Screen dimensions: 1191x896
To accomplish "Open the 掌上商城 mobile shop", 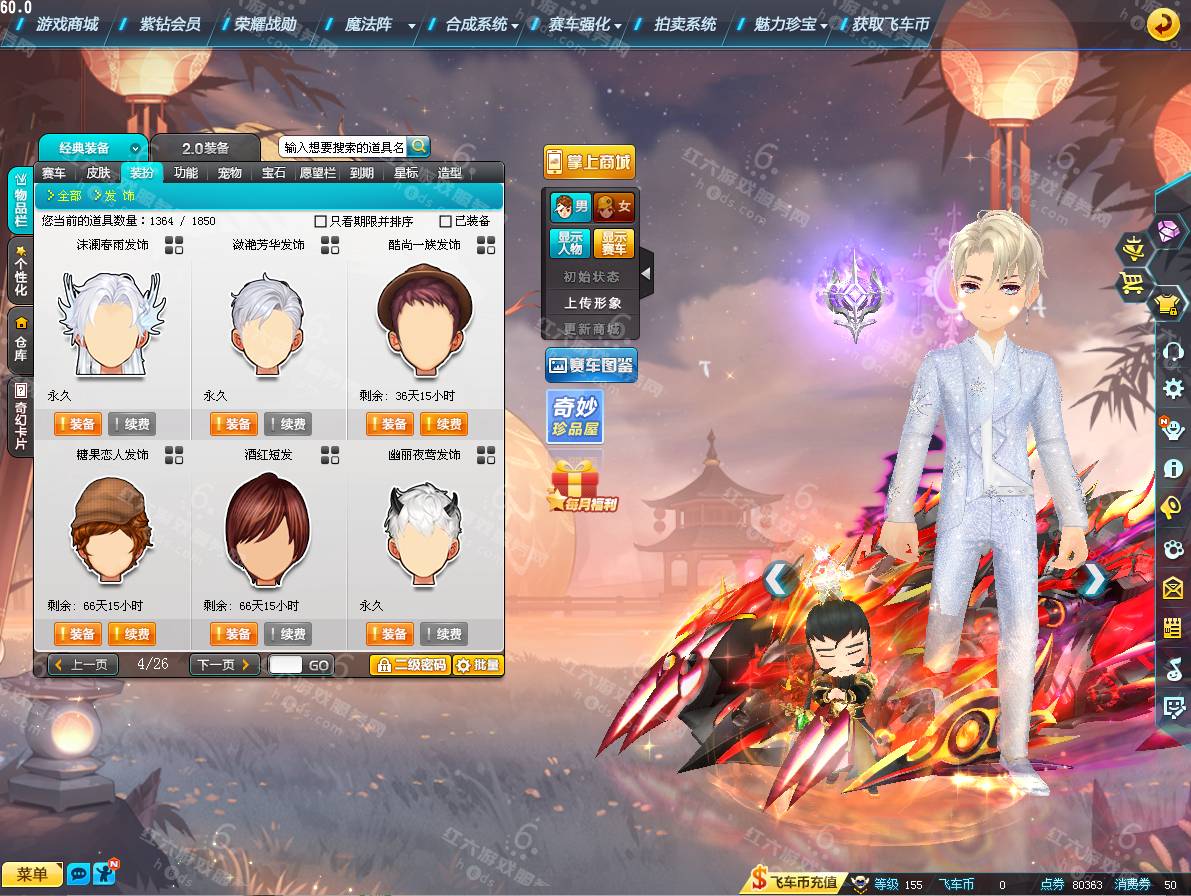I will click(x=589, y=162).
